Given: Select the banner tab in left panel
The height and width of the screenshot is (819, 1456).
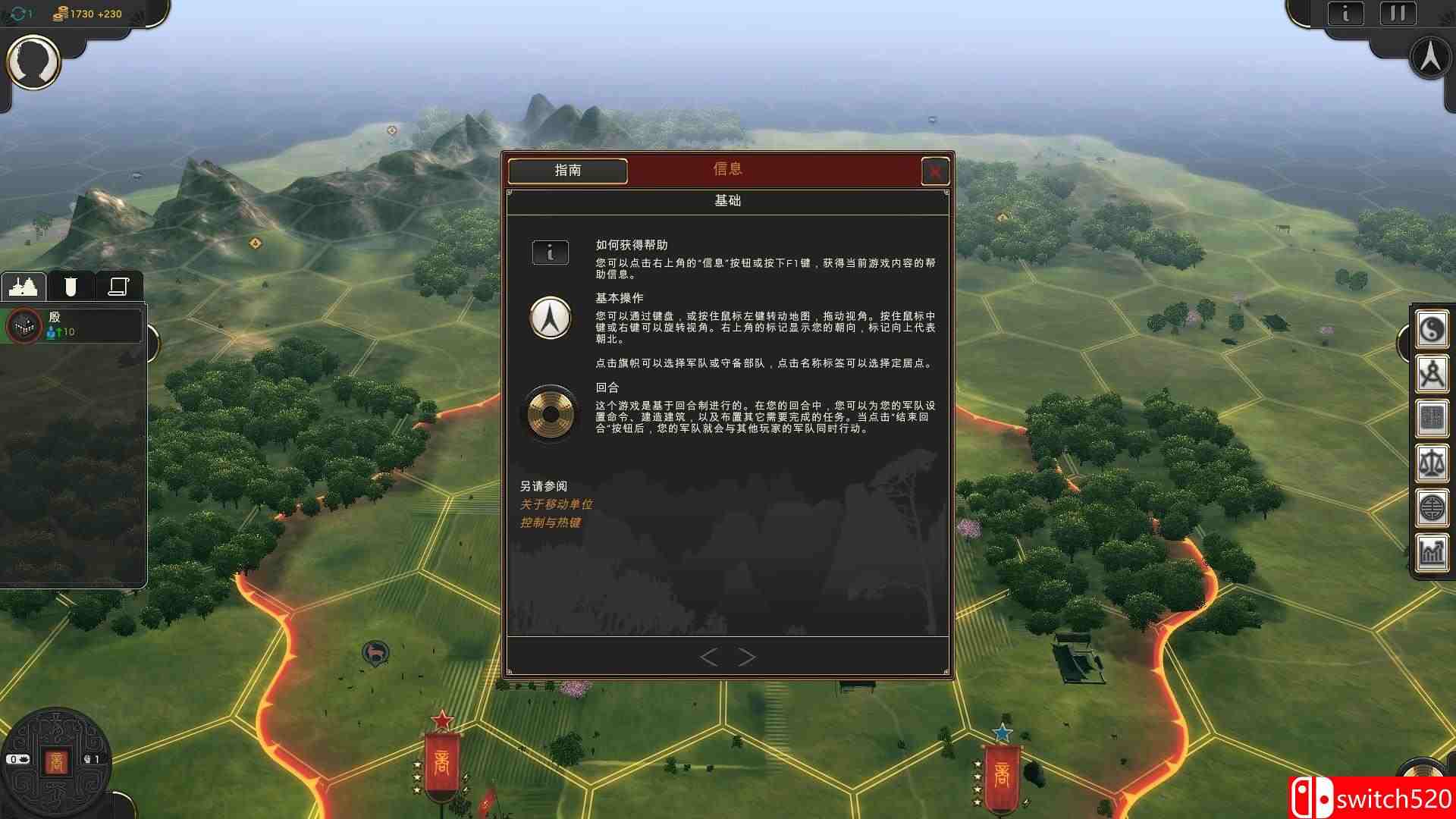Looking at the screenshot, I should click(71, 286).
